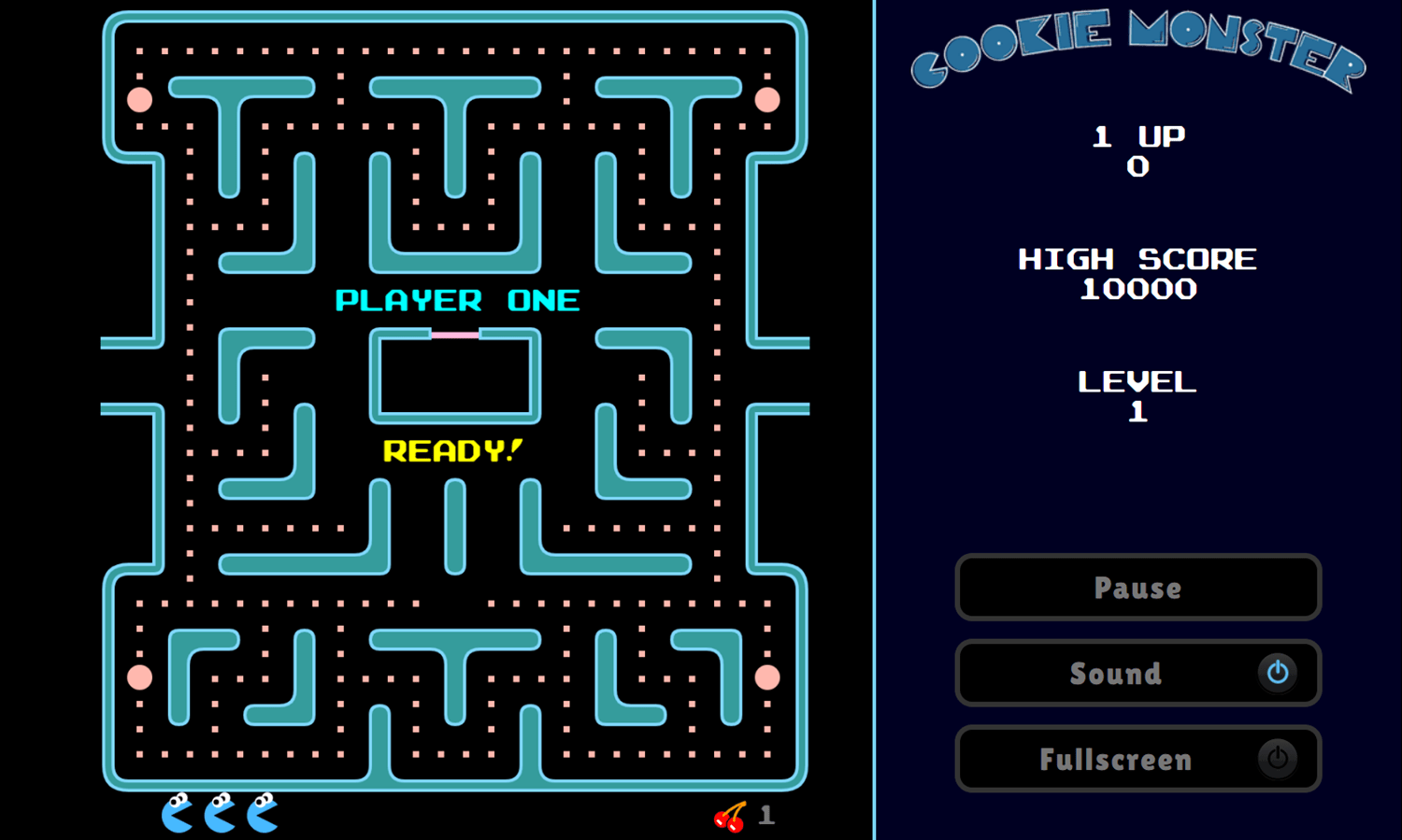This screenshot has width=1402, height=840.
Task: Click the LEVEL 1 indicator
Action: 1137,395
